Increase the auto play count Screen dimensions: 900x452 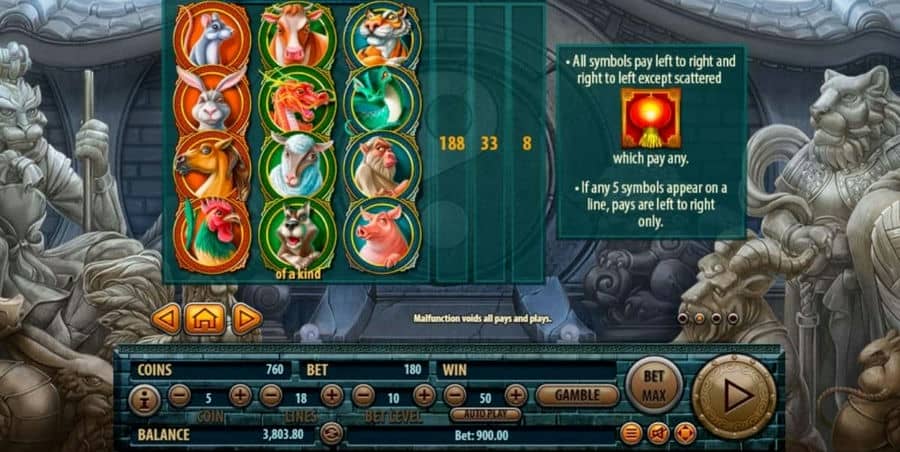coord(516,396)
